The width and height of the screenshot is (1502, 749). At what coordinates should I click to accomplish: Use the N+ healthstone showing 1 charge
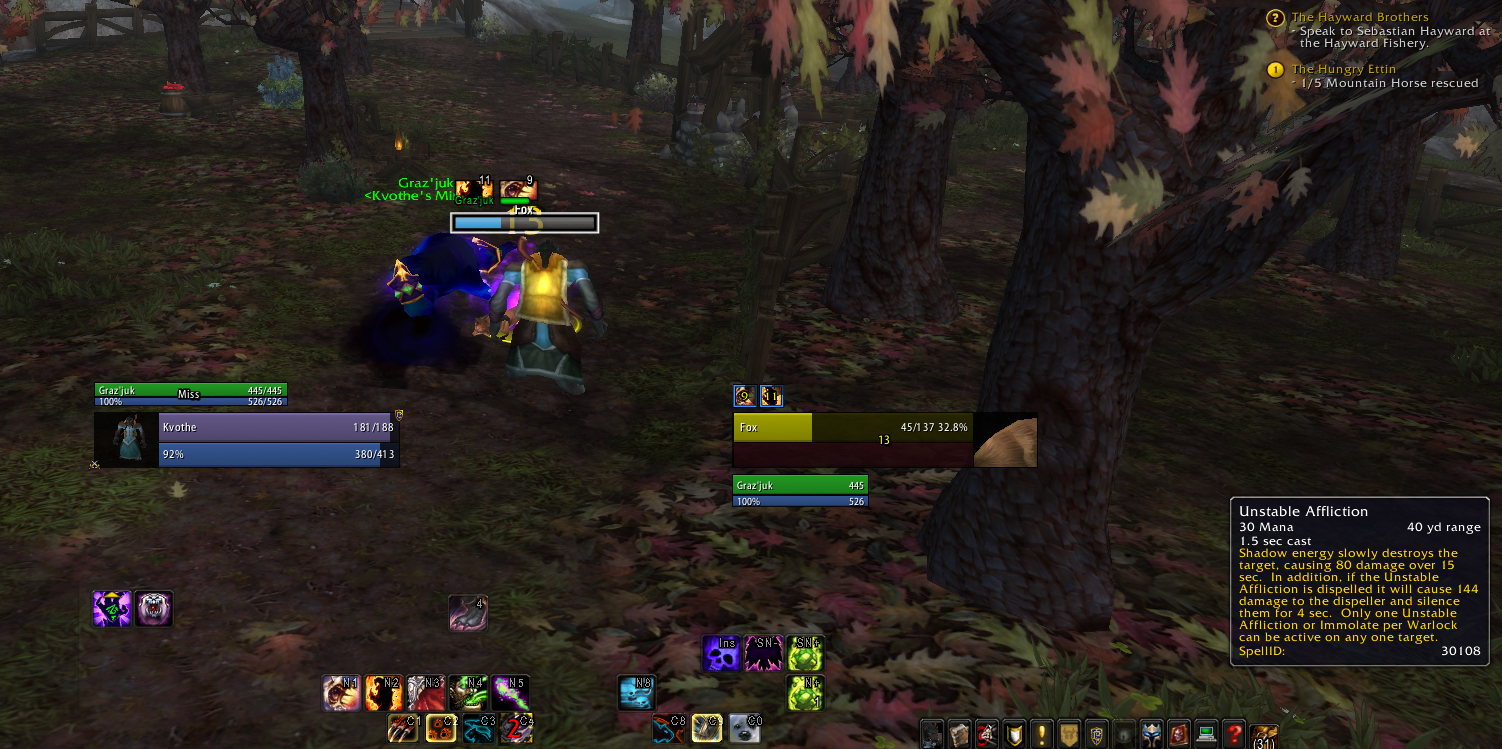click(805, 693)
